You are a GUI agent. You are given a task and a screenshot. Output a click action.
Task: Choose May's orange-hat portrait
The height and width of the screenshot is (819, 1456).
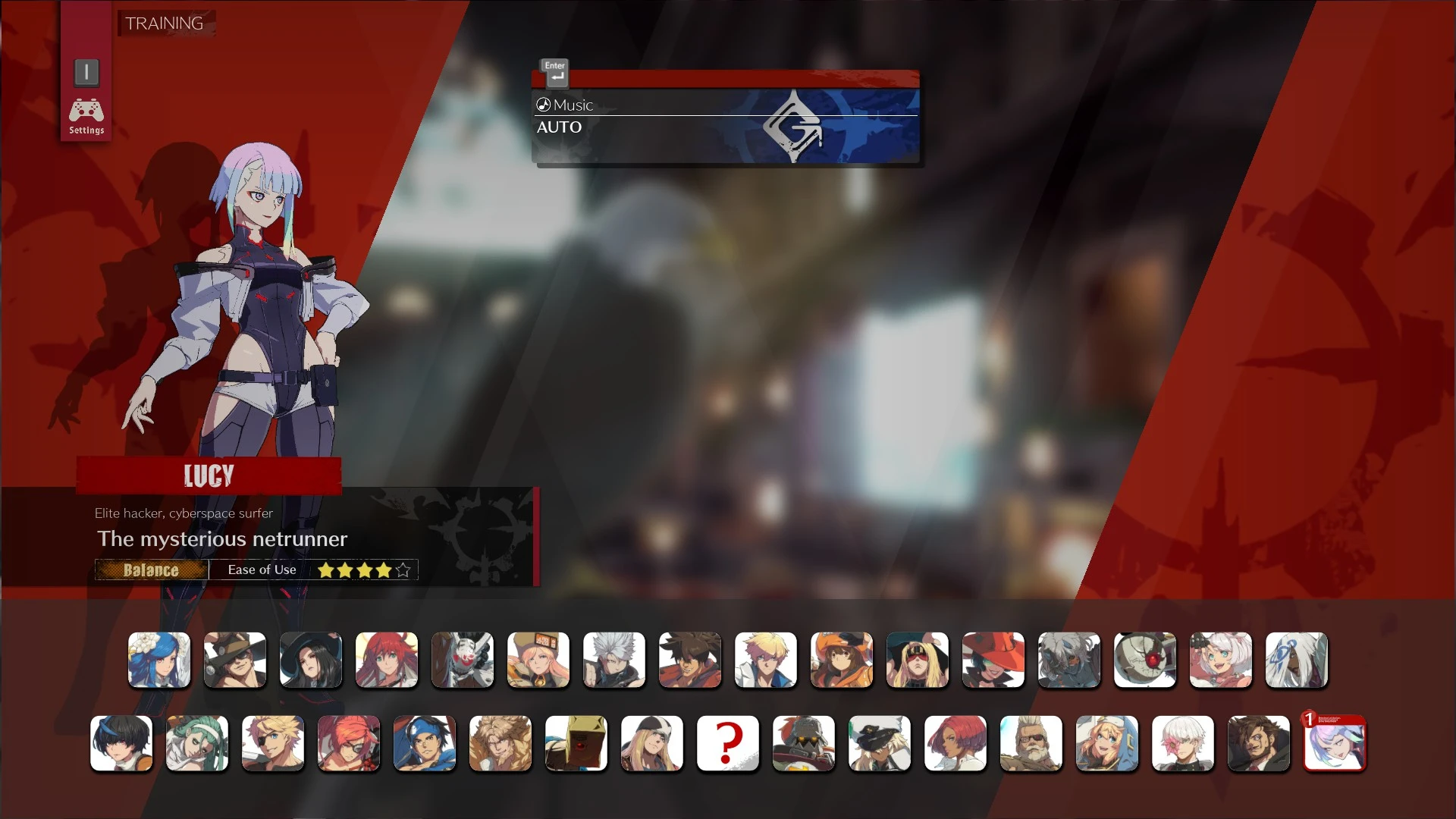tap(842, 661)
